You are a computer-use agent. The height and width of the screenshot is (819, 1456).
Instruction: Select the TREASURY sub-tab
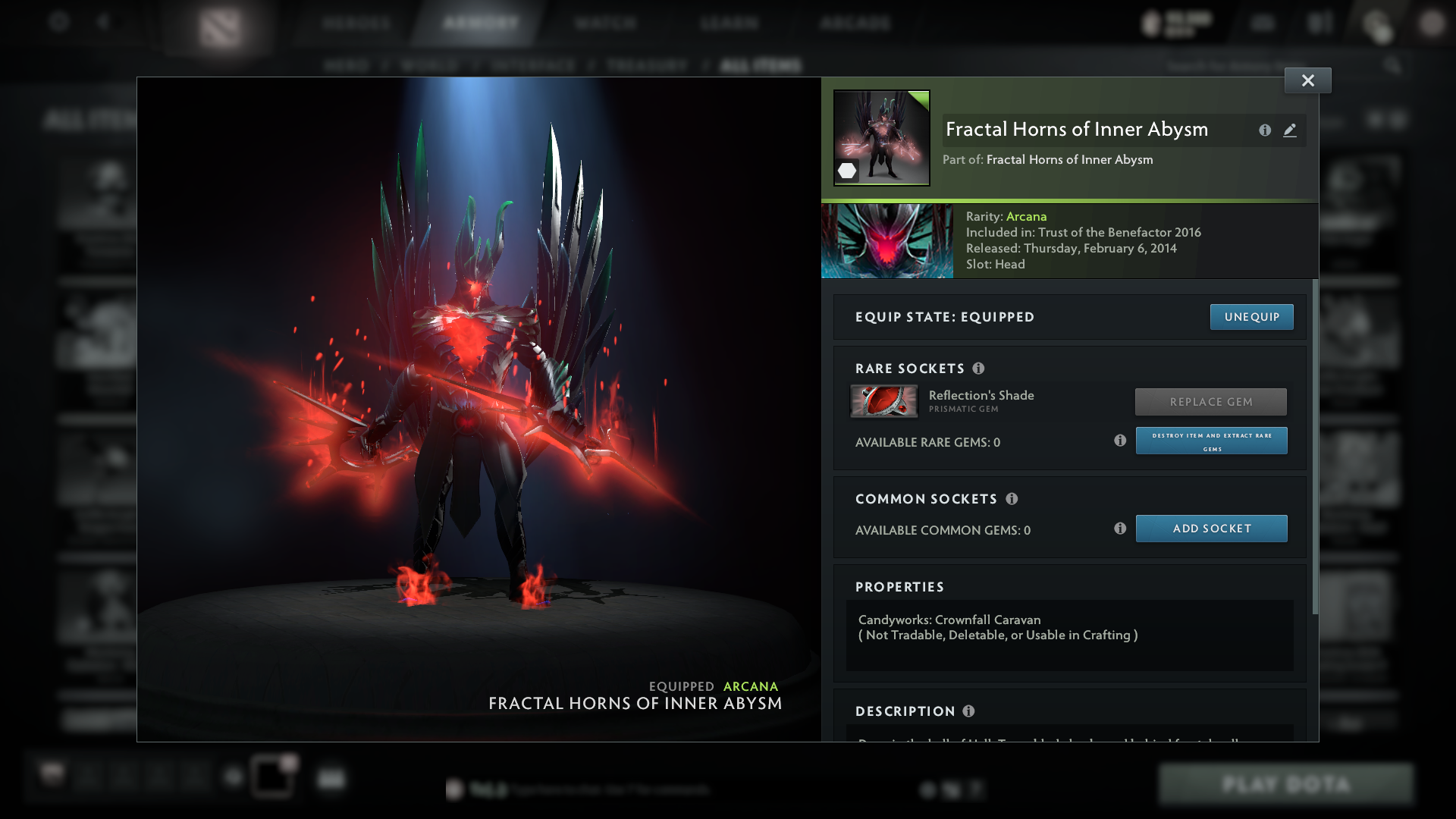pos(645,65)
